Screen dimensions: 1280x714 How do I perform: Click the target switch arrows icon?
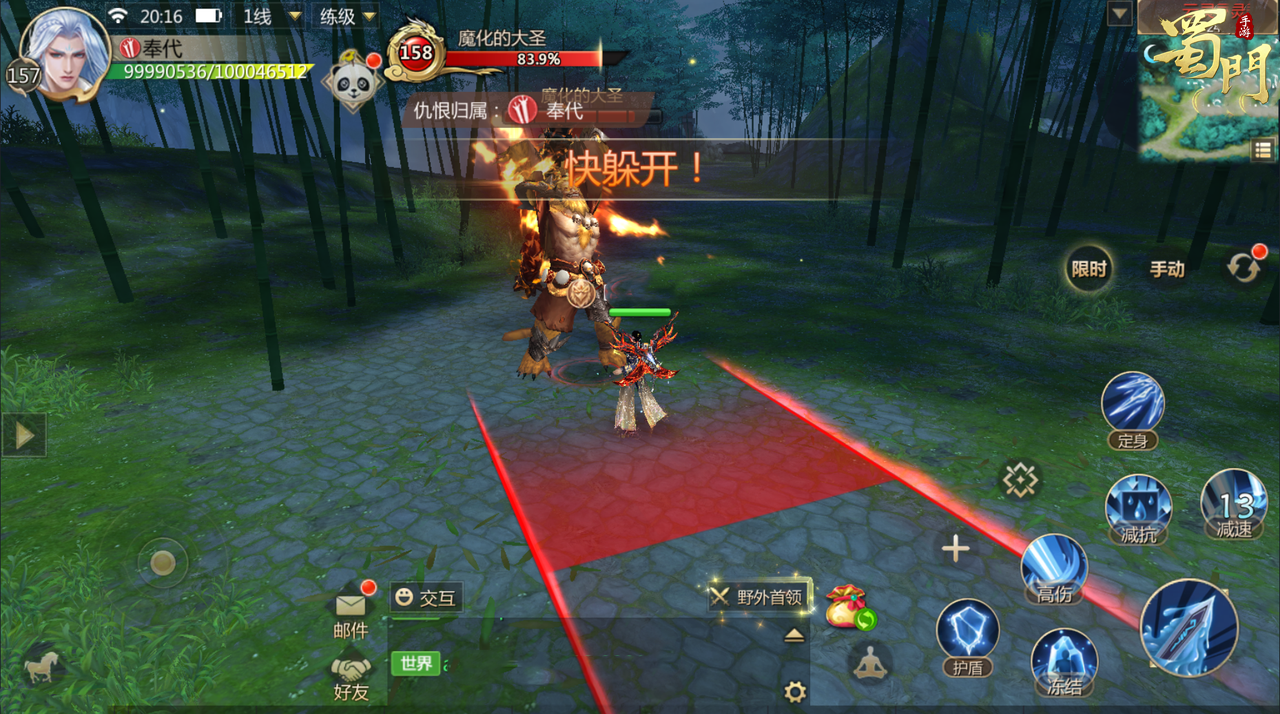tap(1244, 269)
